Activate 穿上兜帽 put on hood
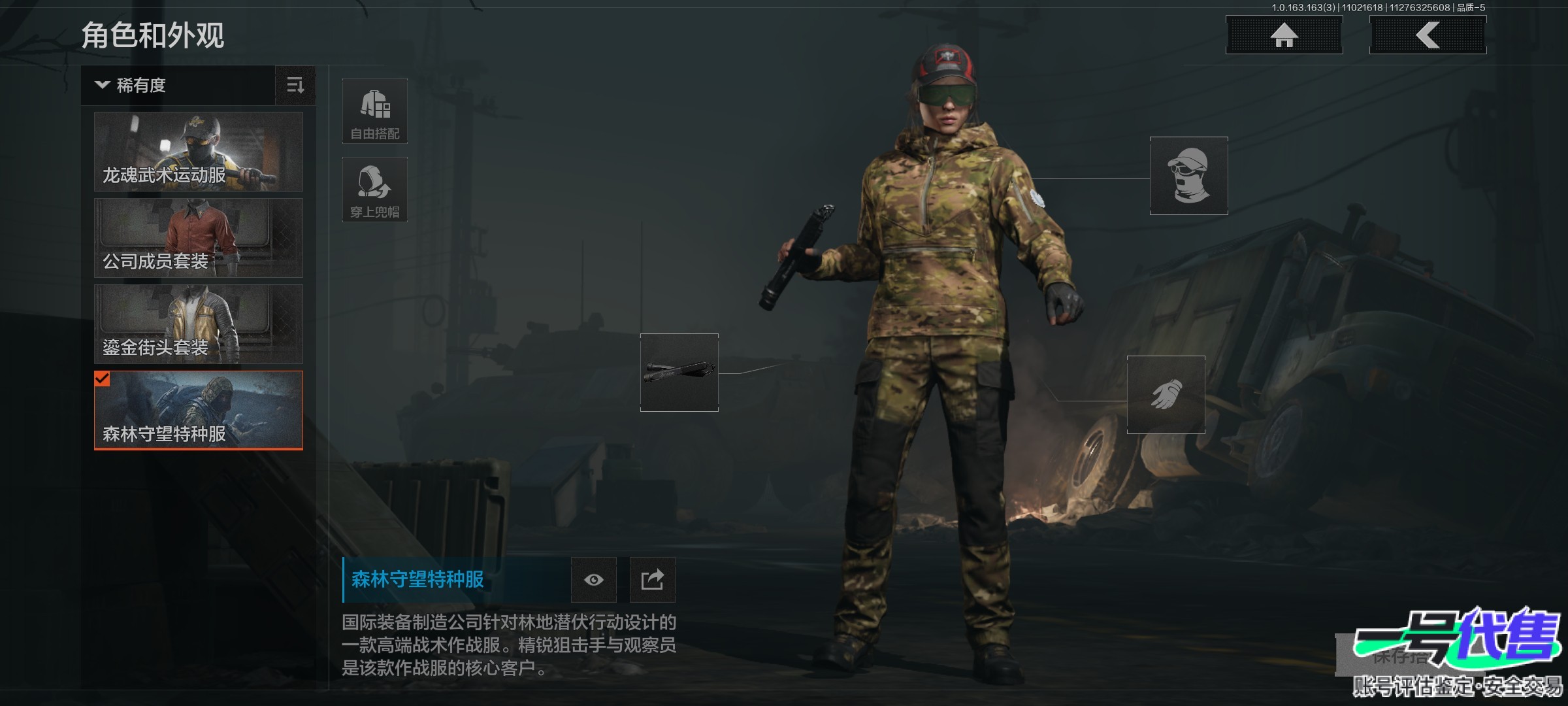Viewport: 1568px width, 706px height. point(375,190)
